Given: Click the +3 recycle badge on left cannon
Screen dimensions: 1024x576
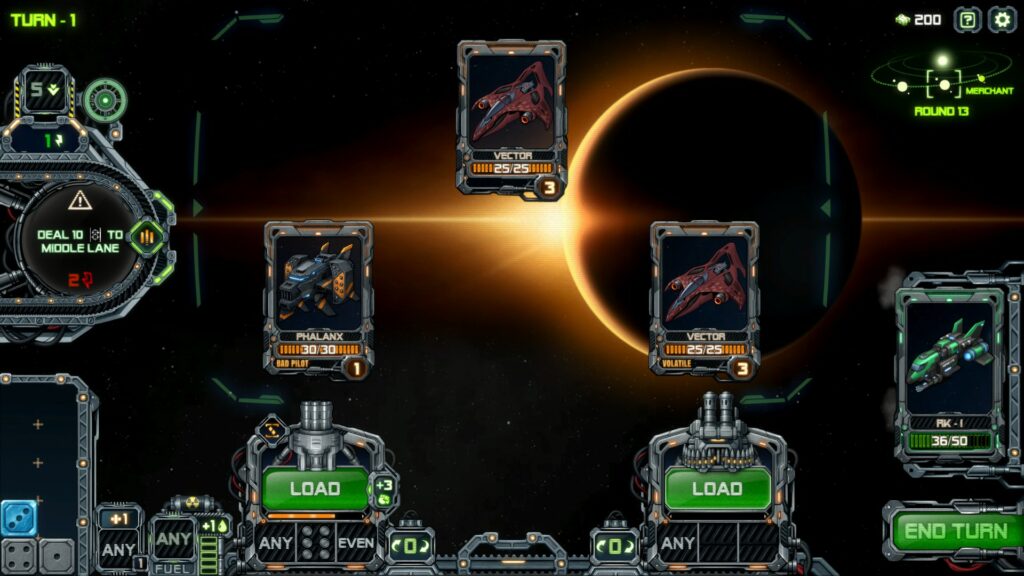Looking at the screenshot, I should (384, 489).
